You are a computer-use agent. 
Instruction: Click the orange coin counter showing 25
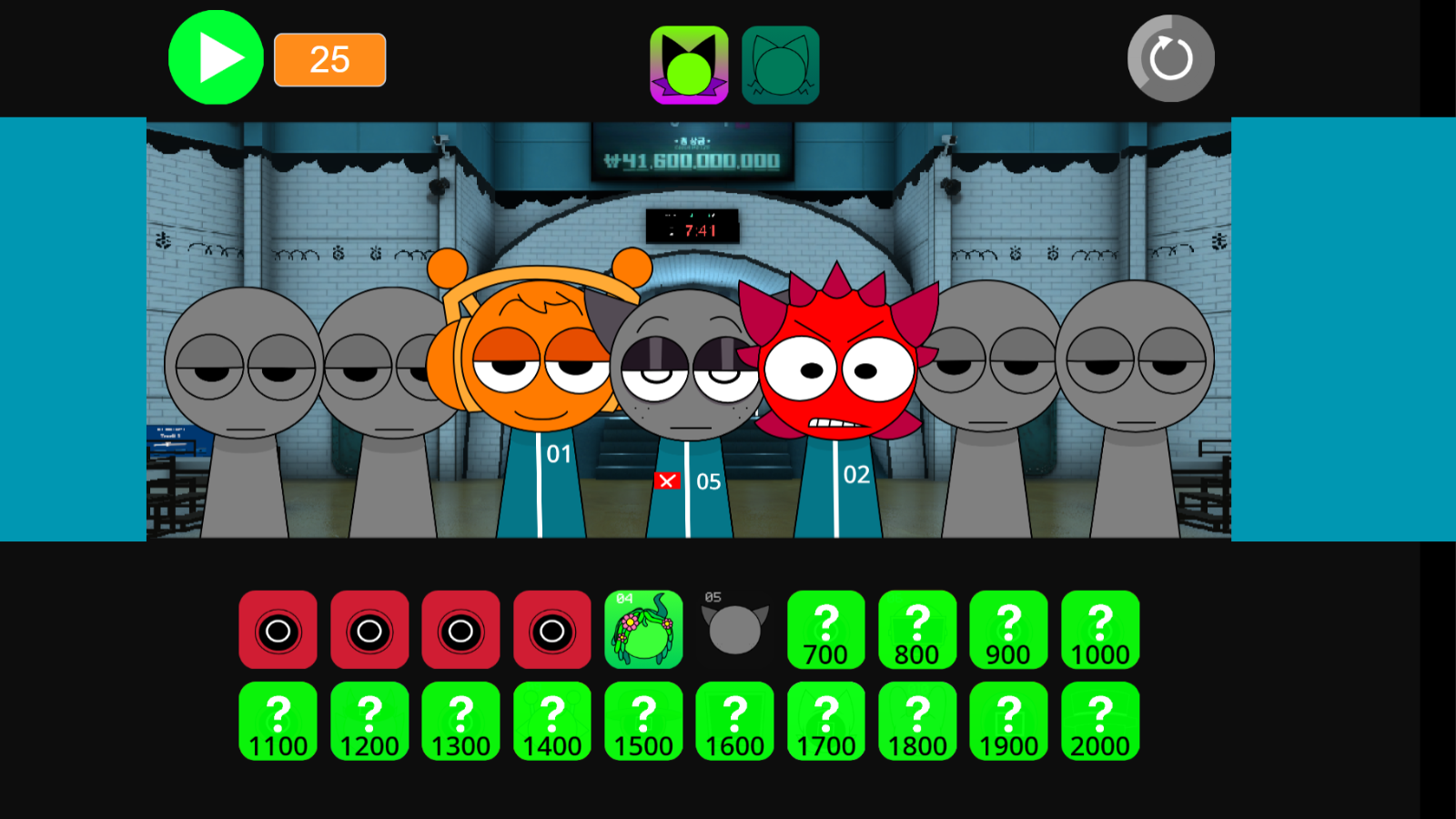tap(329, 60)
